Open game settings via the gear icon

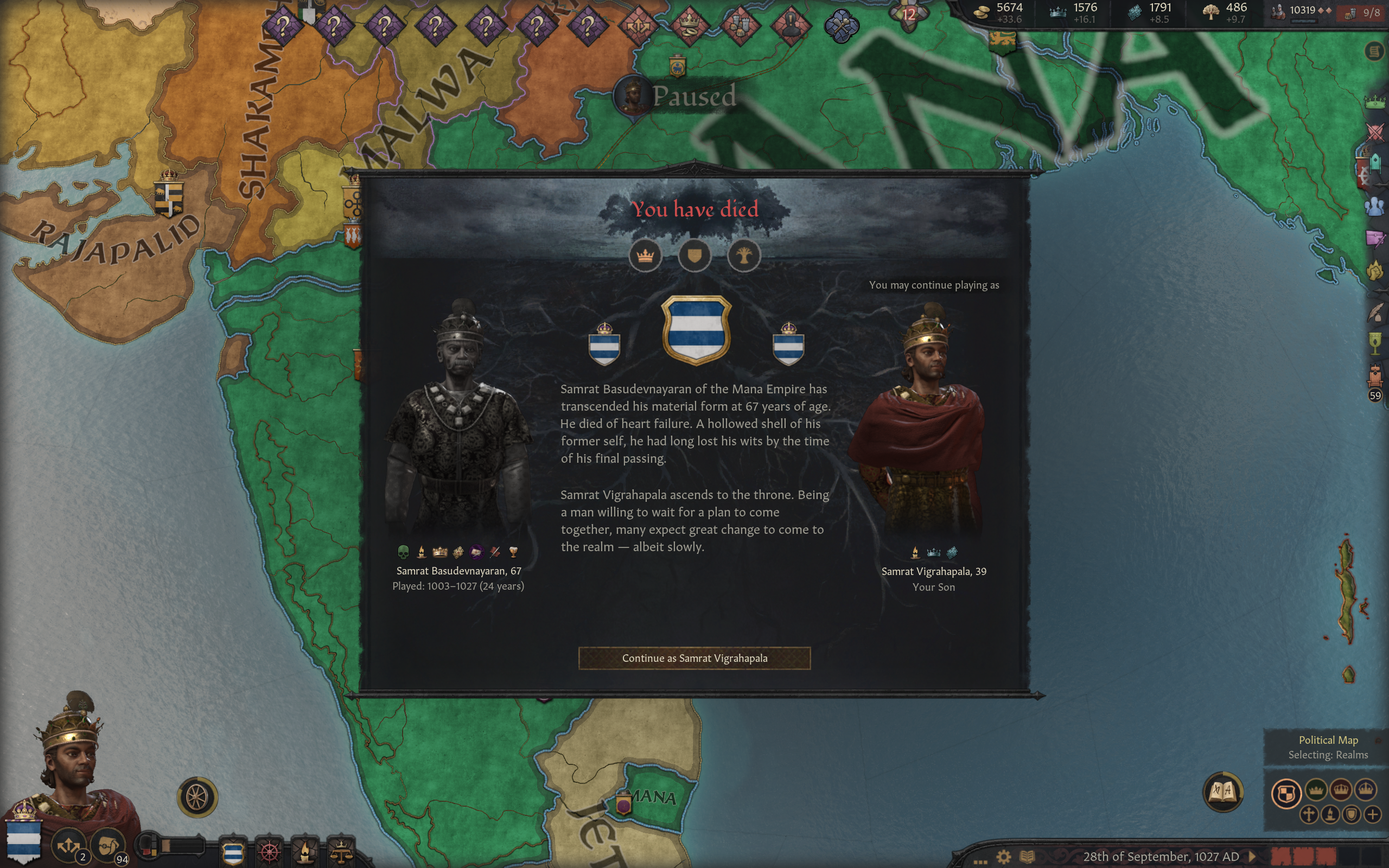point(1004,858)
